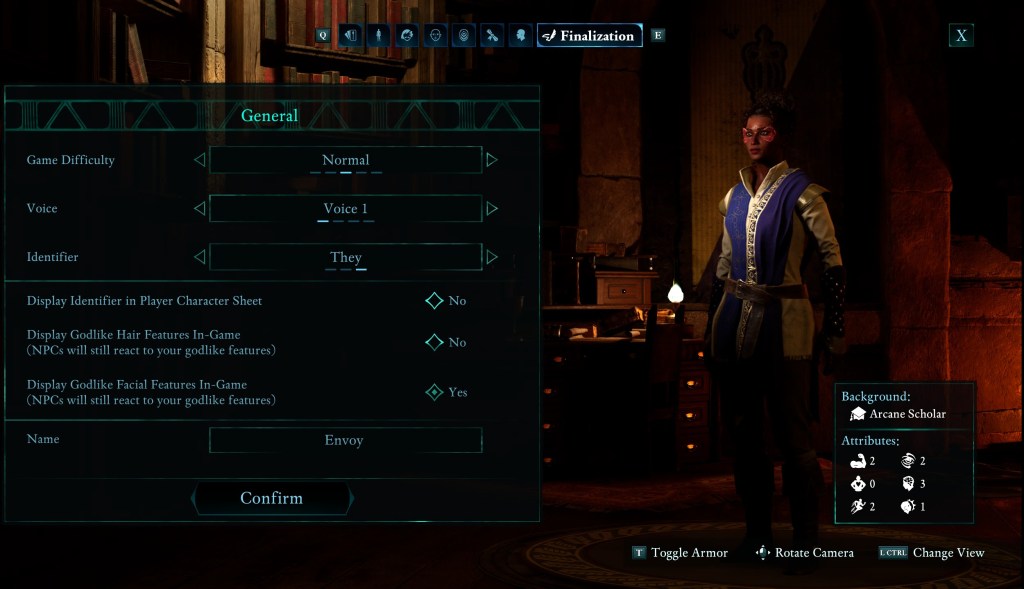Viewport: 1024px width, 589px height.
Task: Lower game difficulty with left arrow
Action: pos(199,160)
